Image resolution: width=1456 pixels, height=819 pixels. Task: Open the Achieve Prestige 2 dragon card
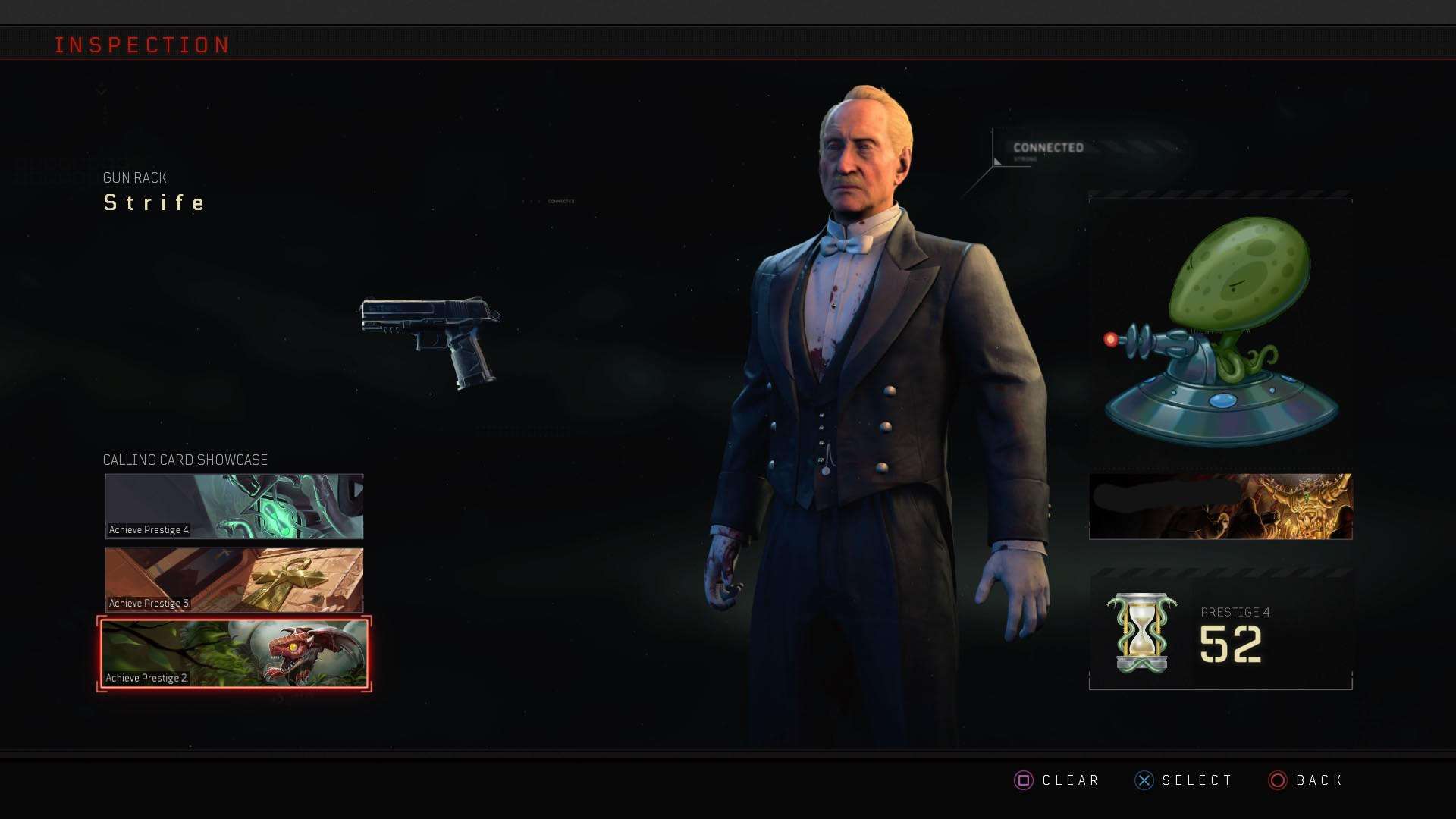pyautogui.click(x=234, y=654)
